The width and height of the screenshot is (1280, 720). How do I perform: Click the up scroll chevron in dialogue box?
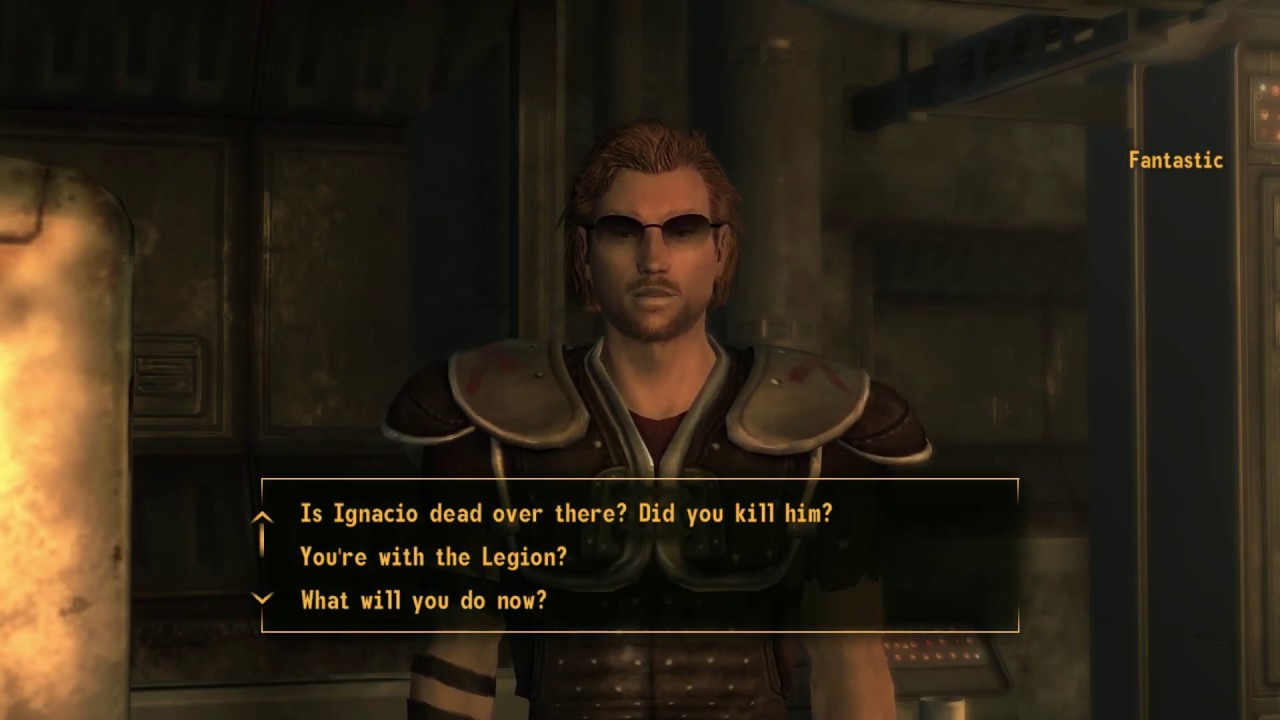[263, 515]
